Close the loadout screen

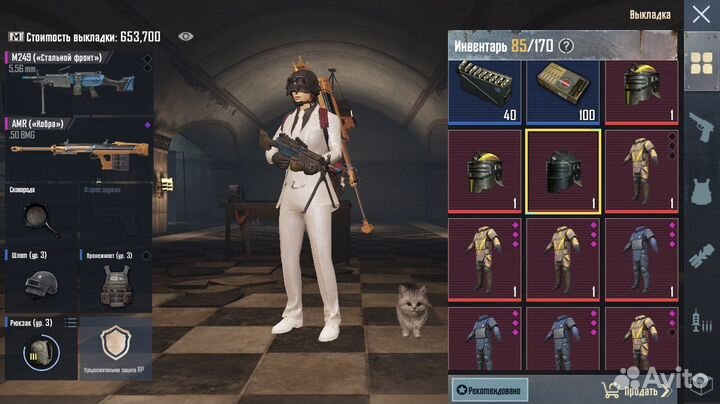[x=700, y=14]
